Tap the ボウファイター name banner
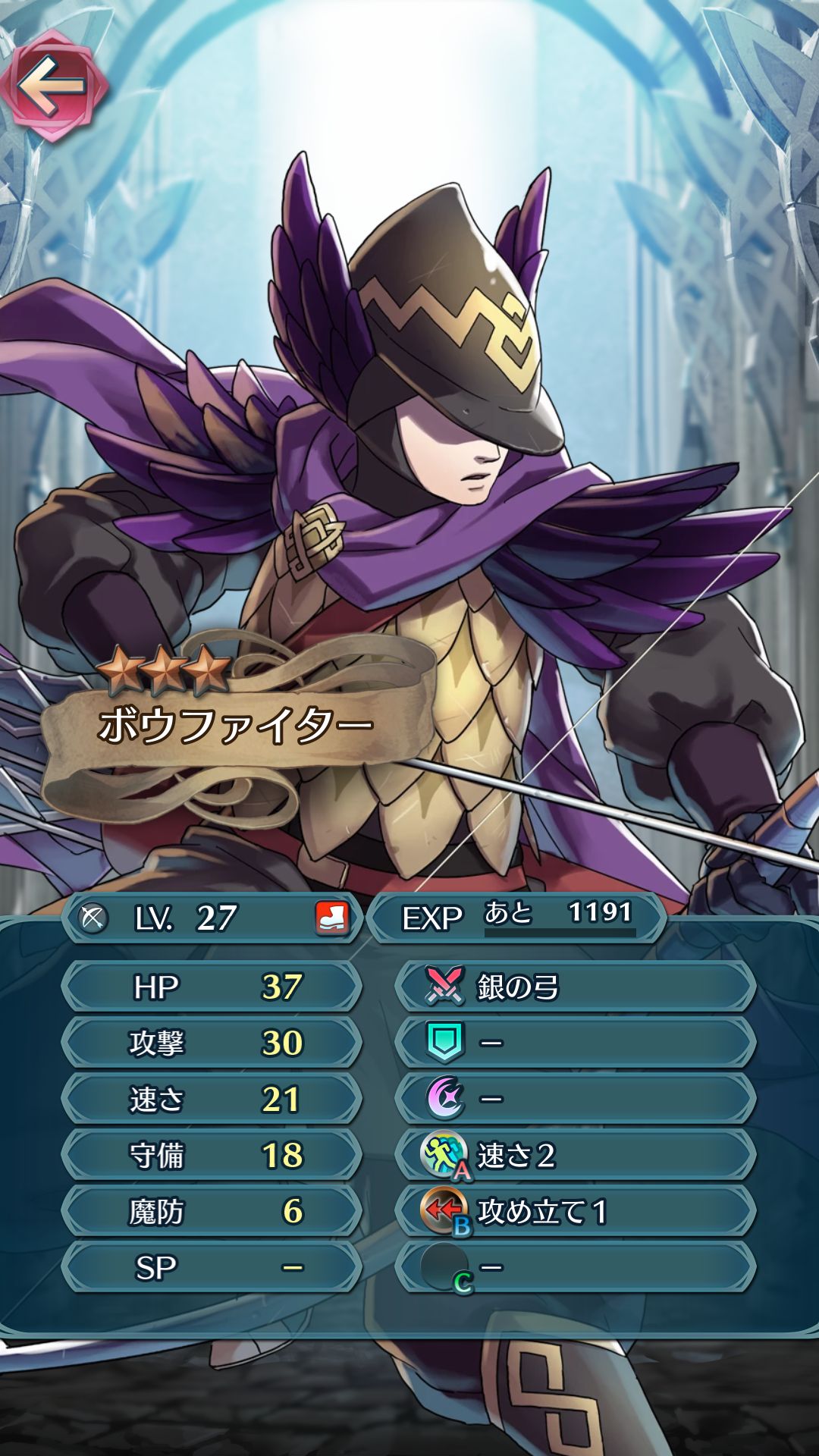Image resolution: width=819 pixels, height=1456 pixels. [x=235, y=726]
